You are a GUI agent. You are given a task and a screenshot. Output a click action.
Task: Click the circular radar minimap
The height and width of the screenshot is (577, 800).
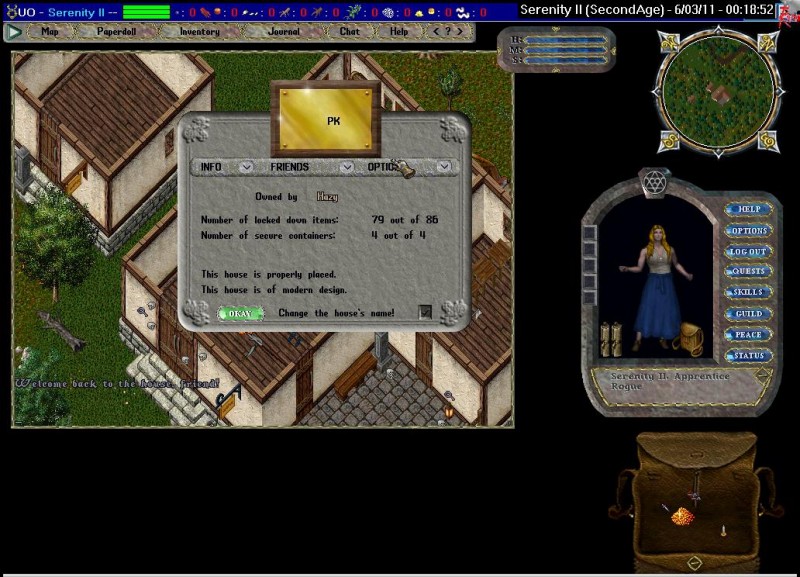pyautogui.click(x=714, y=88)
